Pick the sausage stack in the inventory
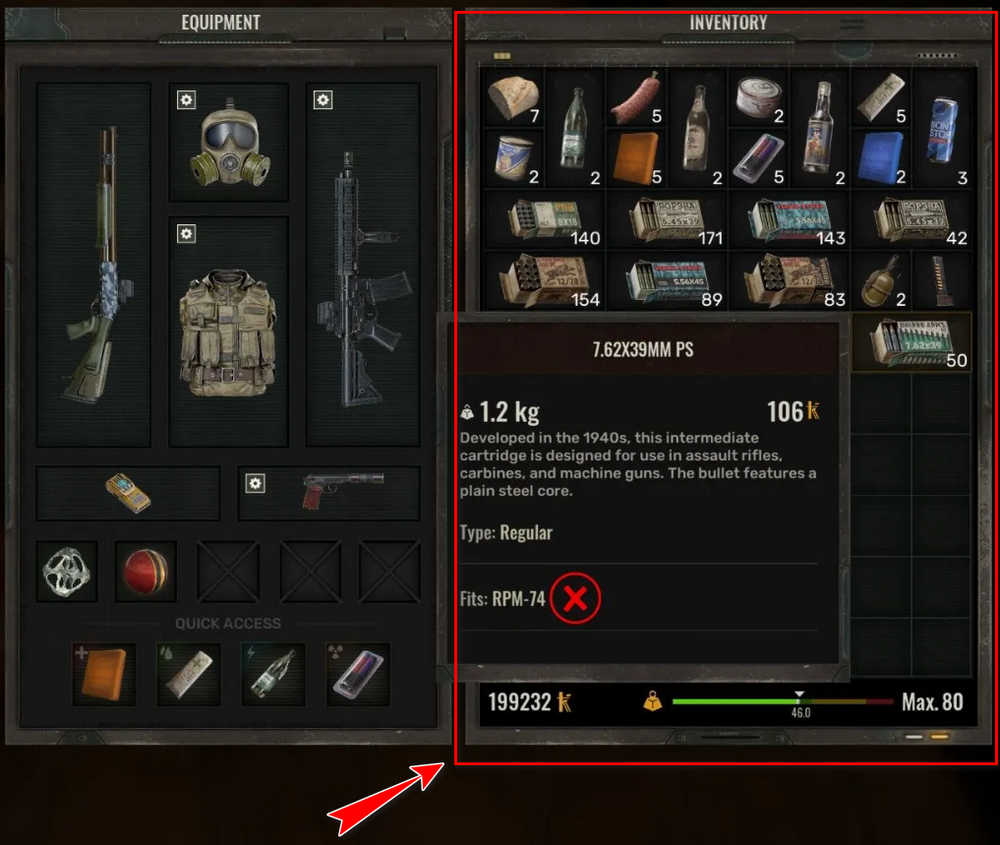Screen dimensions: 1000x845 click(x=636, y=98)
